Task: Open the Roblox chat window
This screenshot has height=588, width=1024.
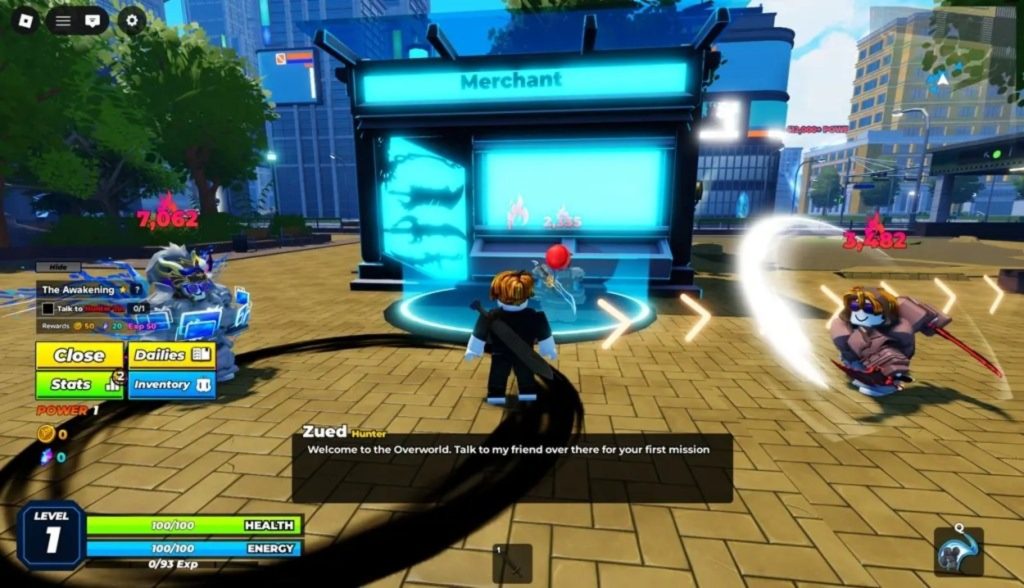Action: 93,19
